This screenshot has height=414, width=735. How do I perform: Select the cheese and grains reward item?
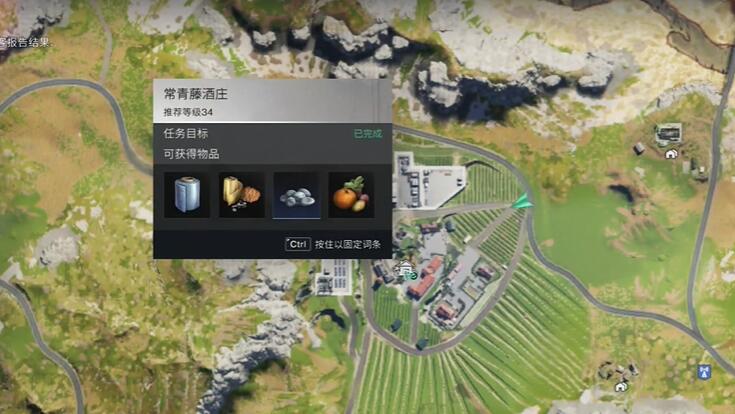(x=241, y=195)
